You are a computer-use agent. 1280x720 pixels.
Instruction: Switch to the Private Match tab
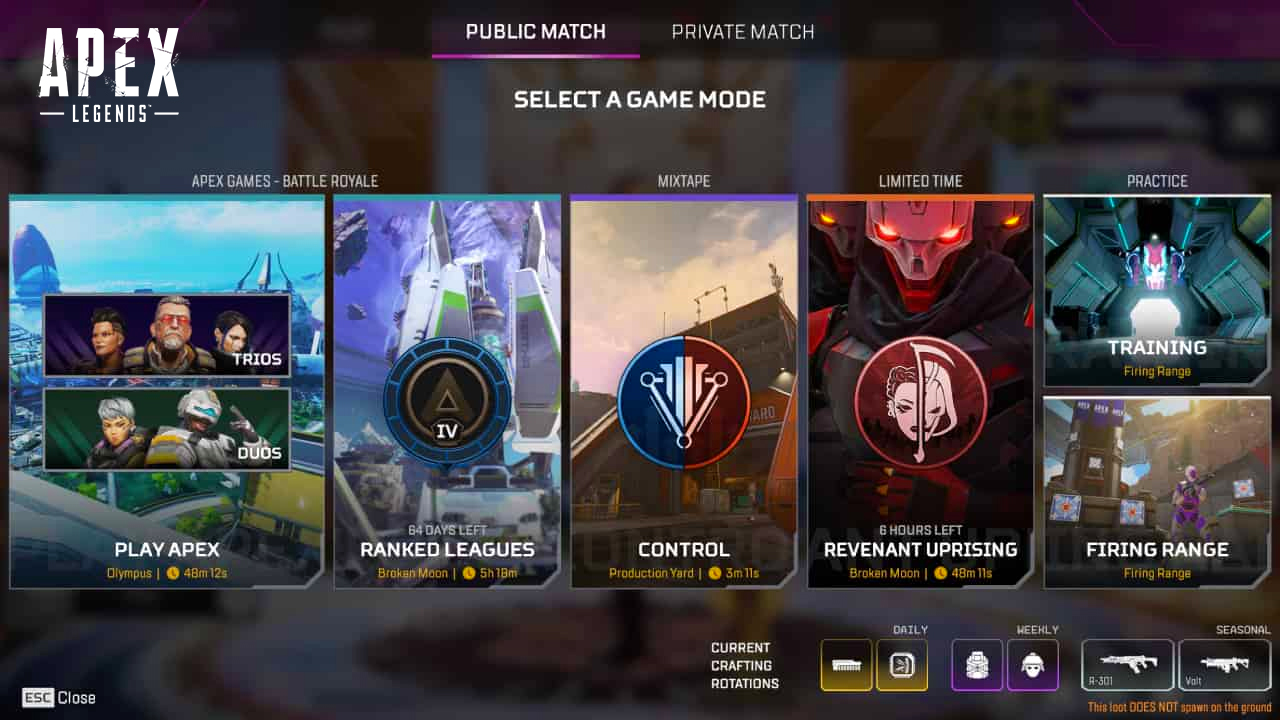pyautogui.click(x=742, y=31)
